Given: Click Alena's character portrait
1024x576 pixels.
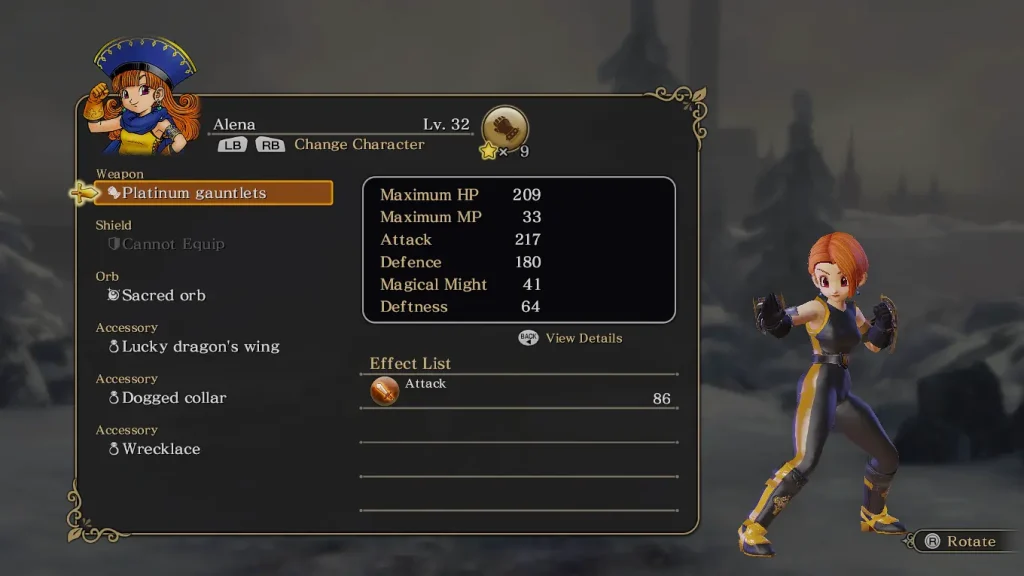Looking at the screenshot, I should click(144, 97).
